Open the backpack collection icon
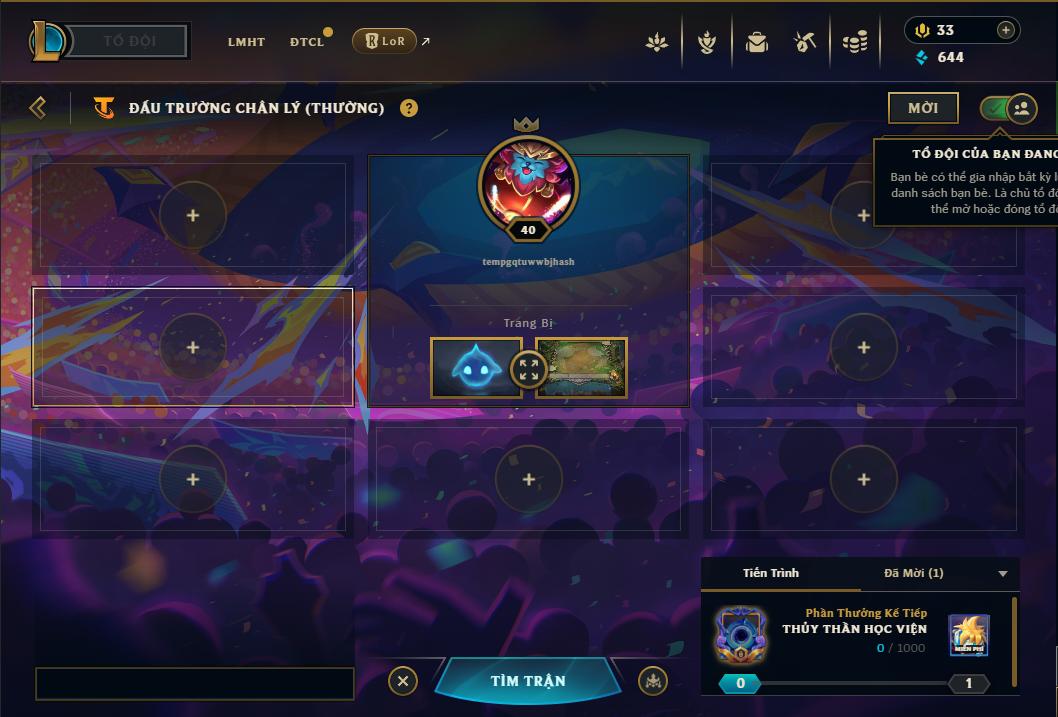1058x717 pixels. pyautogui.click(x=756, y=42)
